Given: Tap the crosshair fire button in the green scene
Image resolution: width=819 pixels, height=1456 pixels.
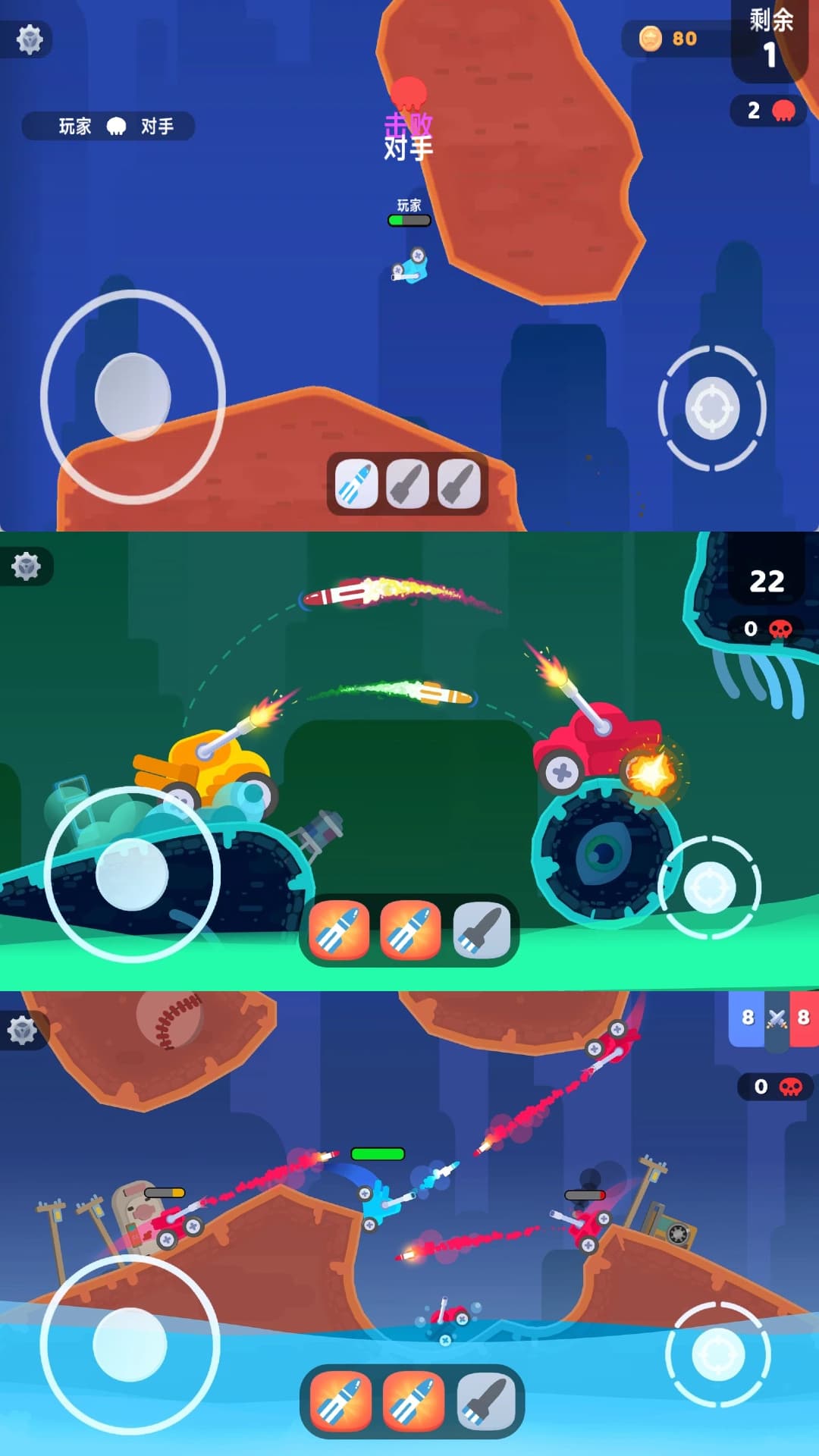Looking at the screenshot, I should click(710, 888).
